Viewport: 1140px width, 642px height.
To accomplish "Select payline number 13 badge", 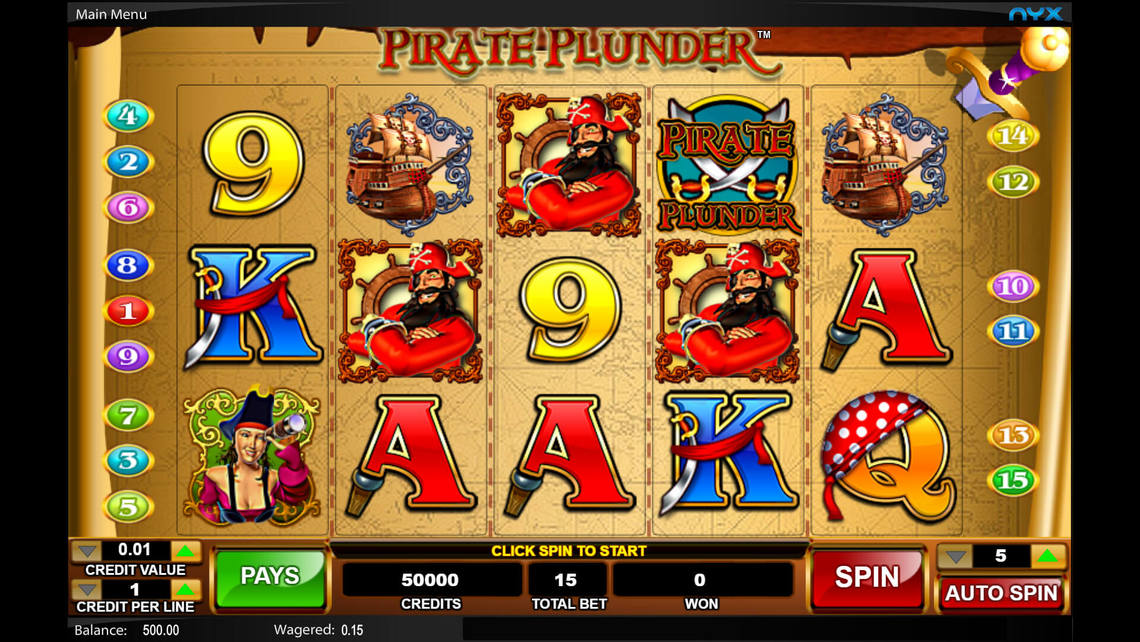I will tap(1012, 435).
